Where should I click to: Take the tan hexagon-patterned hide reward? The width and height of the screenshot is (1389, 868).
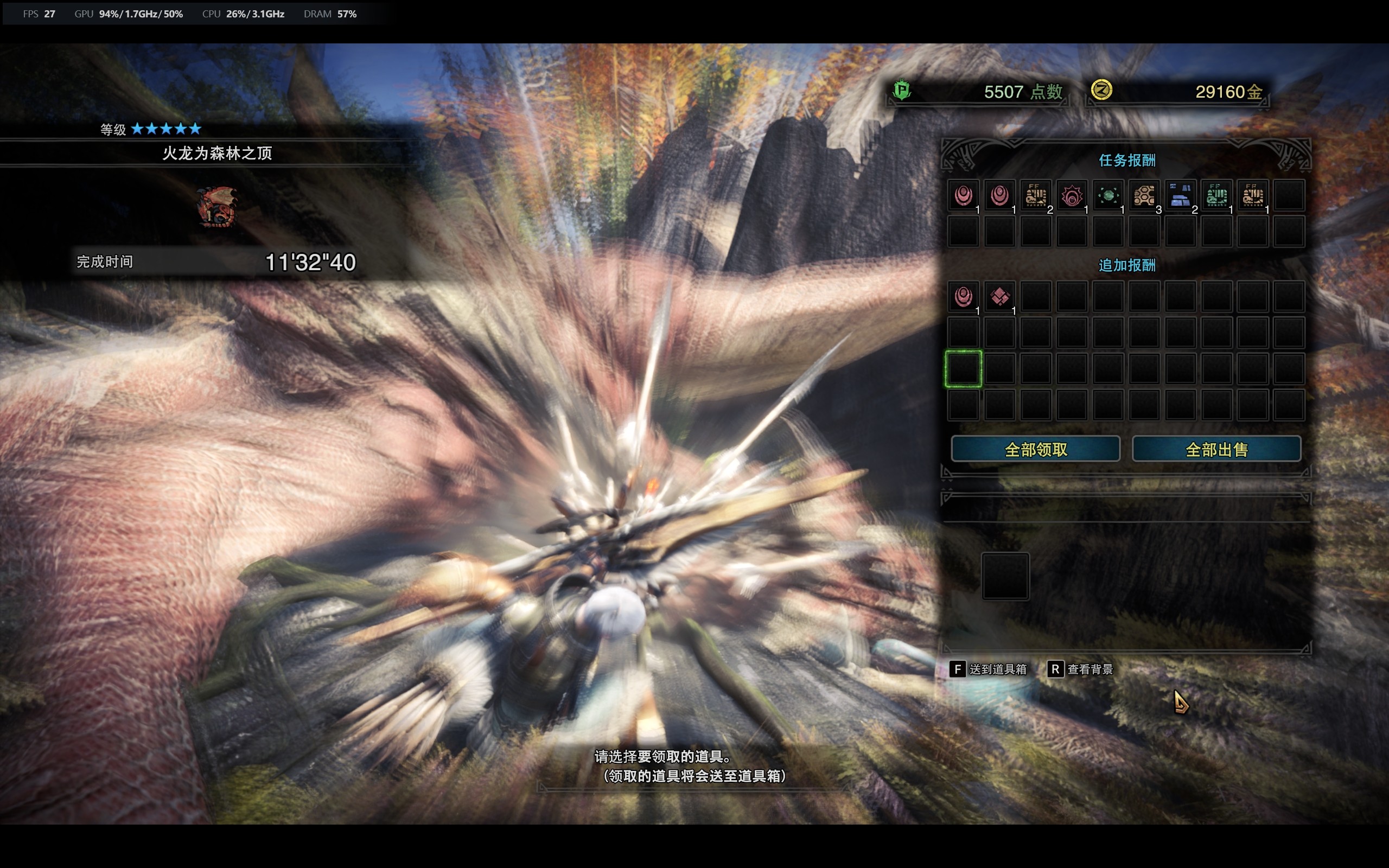coord(1144,196)
